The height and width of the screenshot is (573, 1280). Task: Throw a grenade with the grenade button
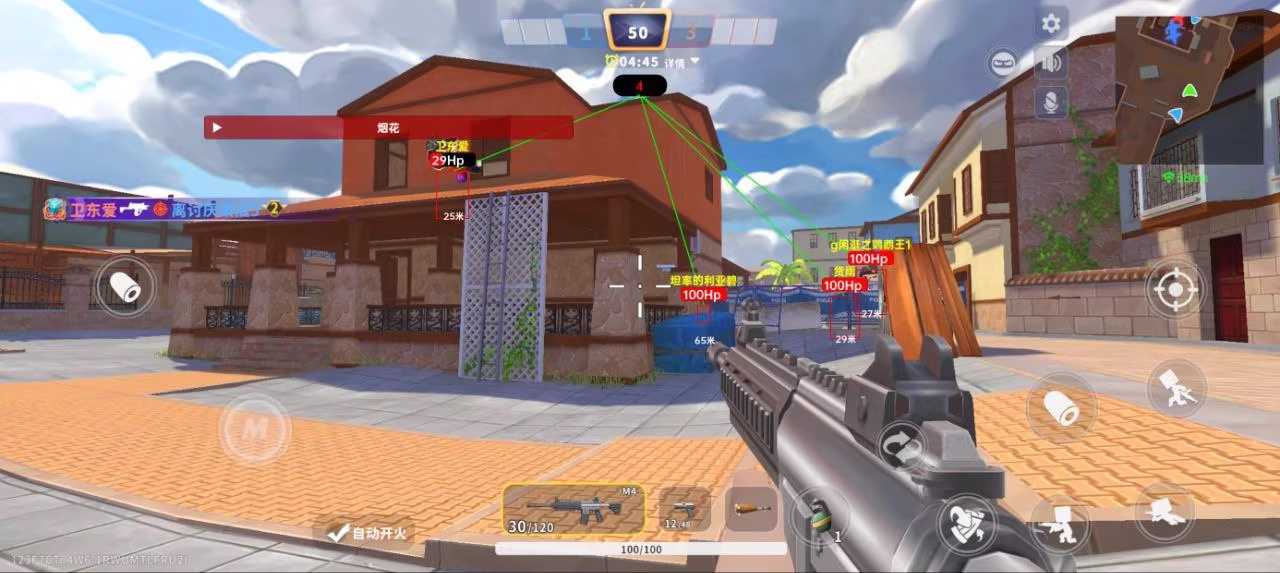click(x=820, y=516)
